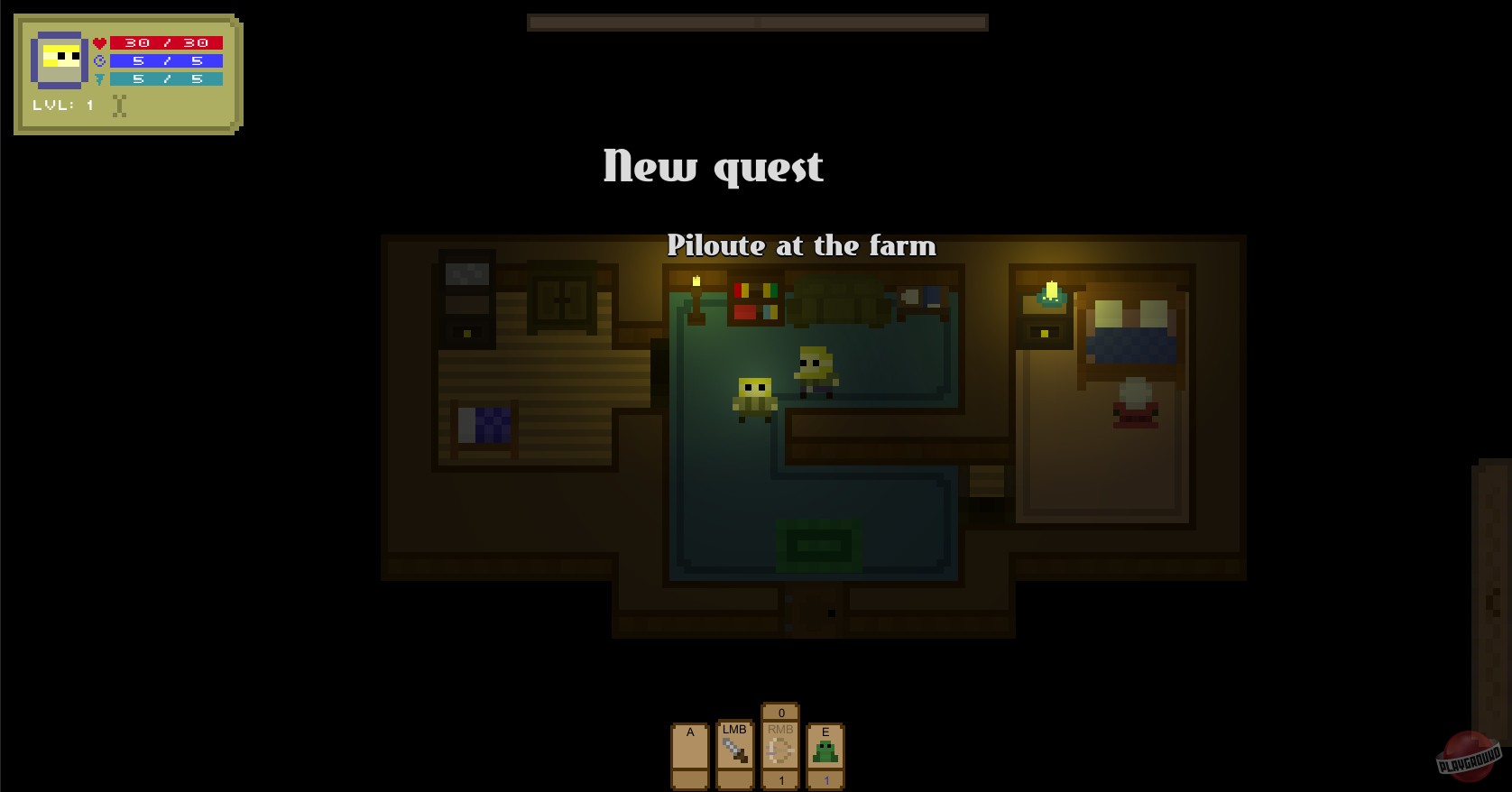Viewport: 1512px width, 792px height.
Task: Open the quest 'Piloute at the farm'
Action: pyautogui.click(x=802, y=245)
